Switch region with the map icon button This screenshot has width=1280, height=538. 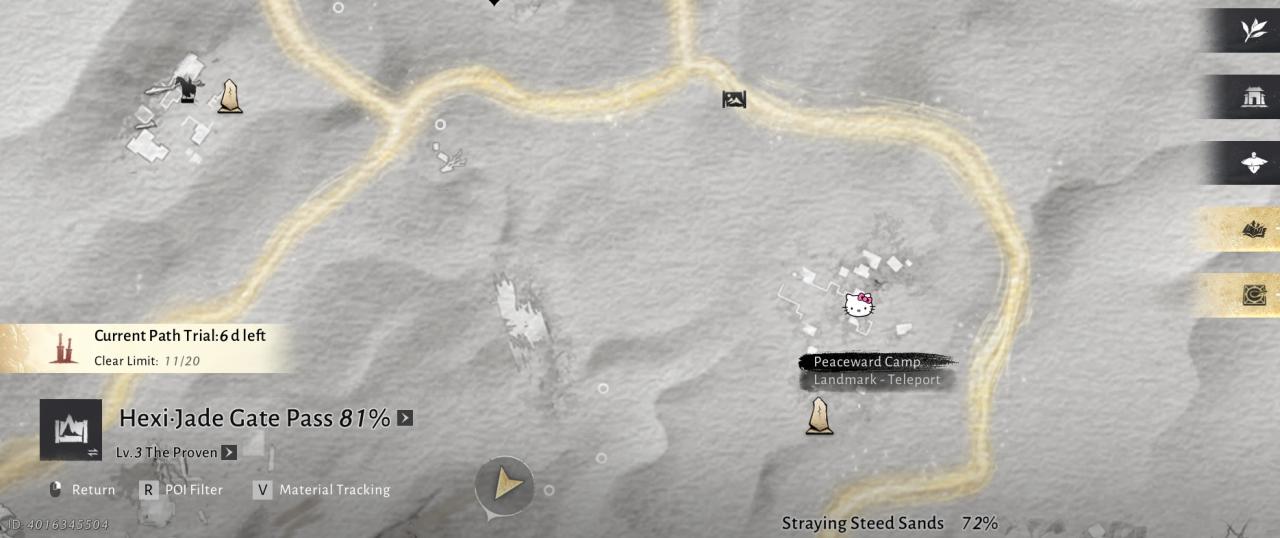tap(71, 430)
